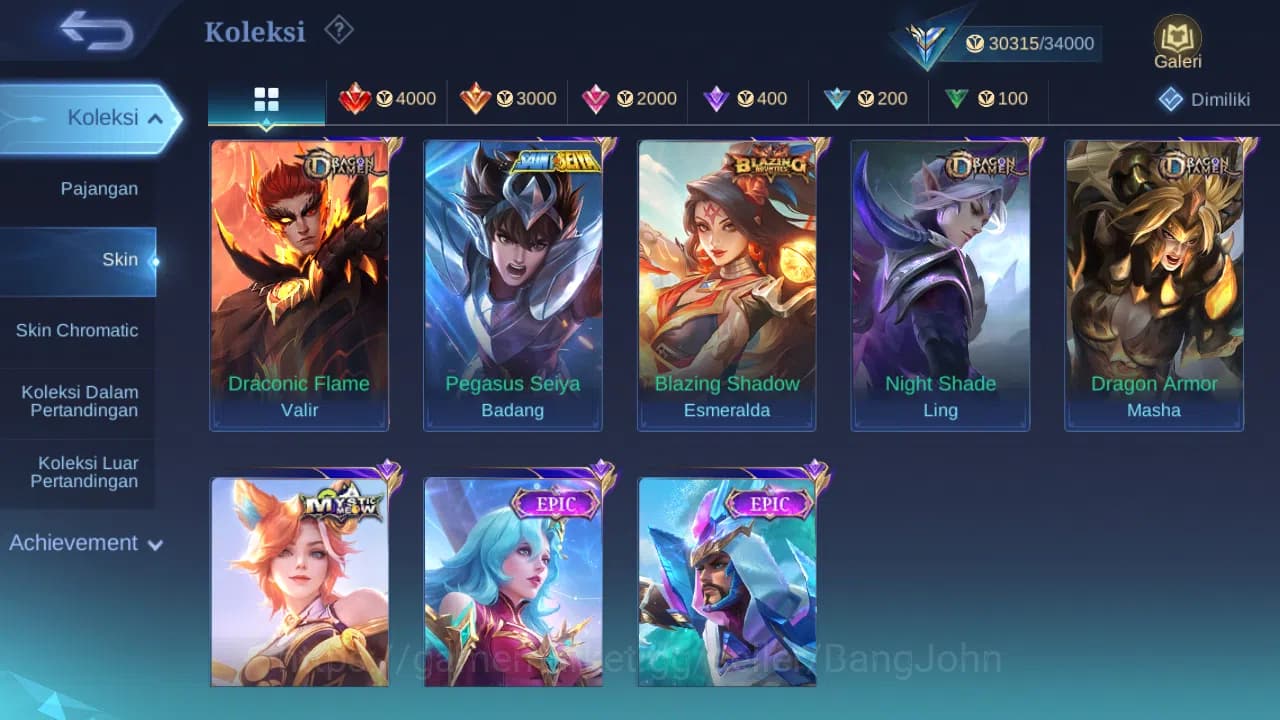Select the green 100-token rarity filter icon

click(957, 99)
